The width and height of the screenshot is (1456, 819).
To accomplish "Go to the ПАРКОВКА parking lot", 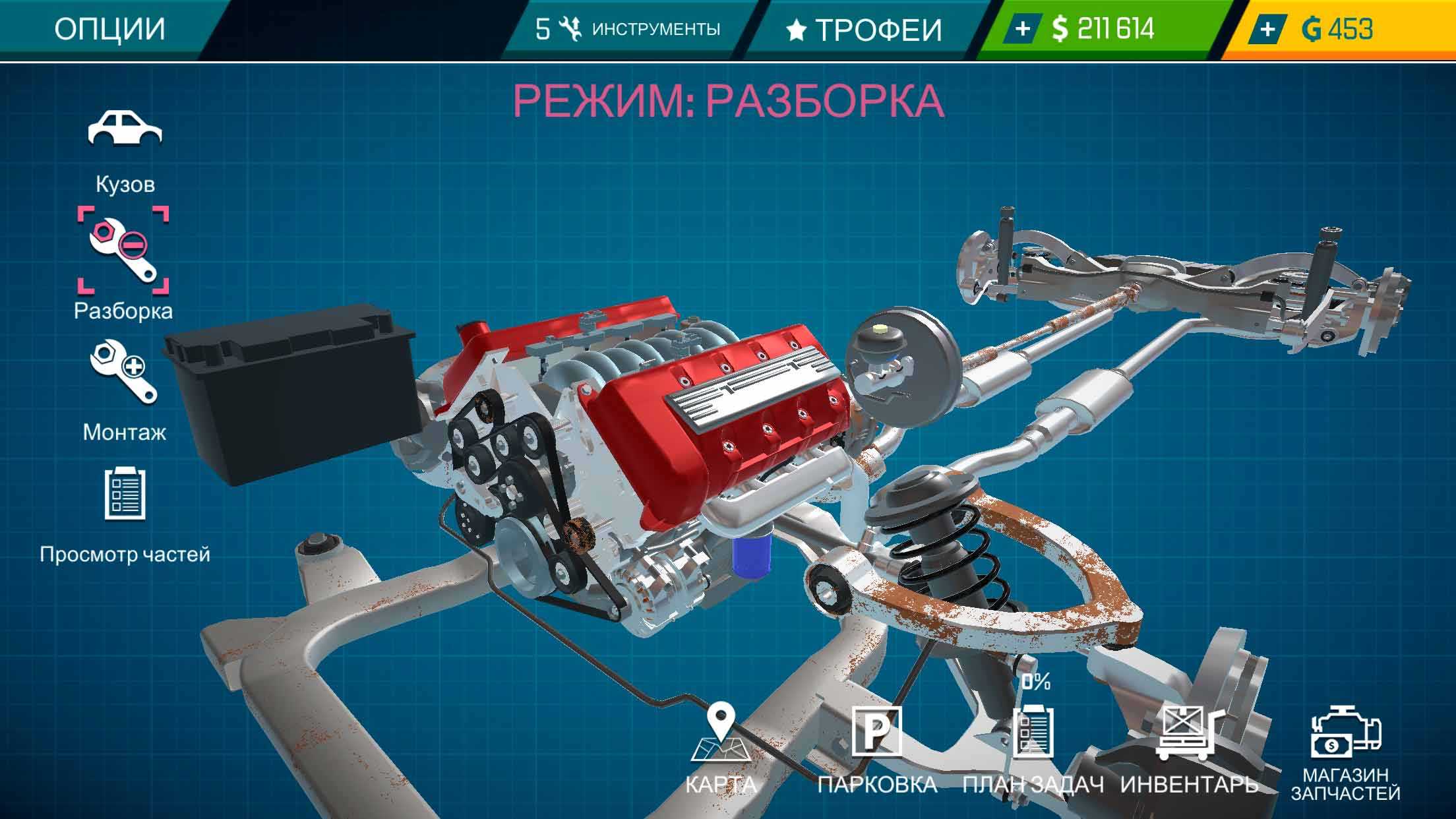I will [x=877, y=752].
